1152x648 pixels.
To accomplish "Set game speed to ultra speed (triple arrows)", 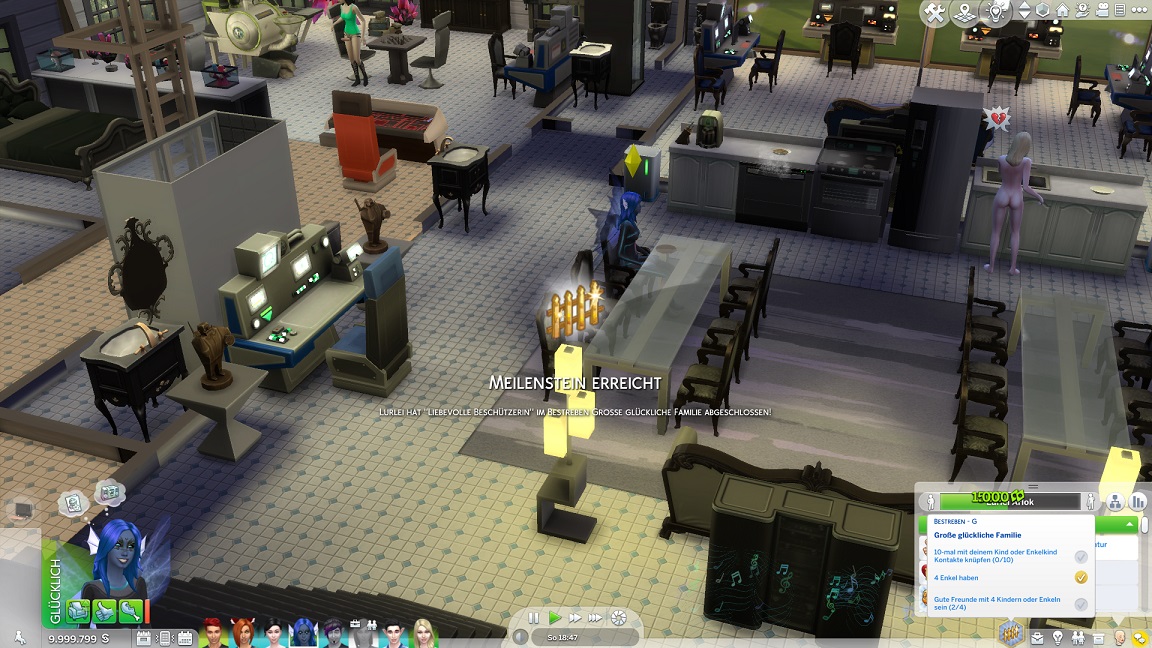I will click(596, 618).
